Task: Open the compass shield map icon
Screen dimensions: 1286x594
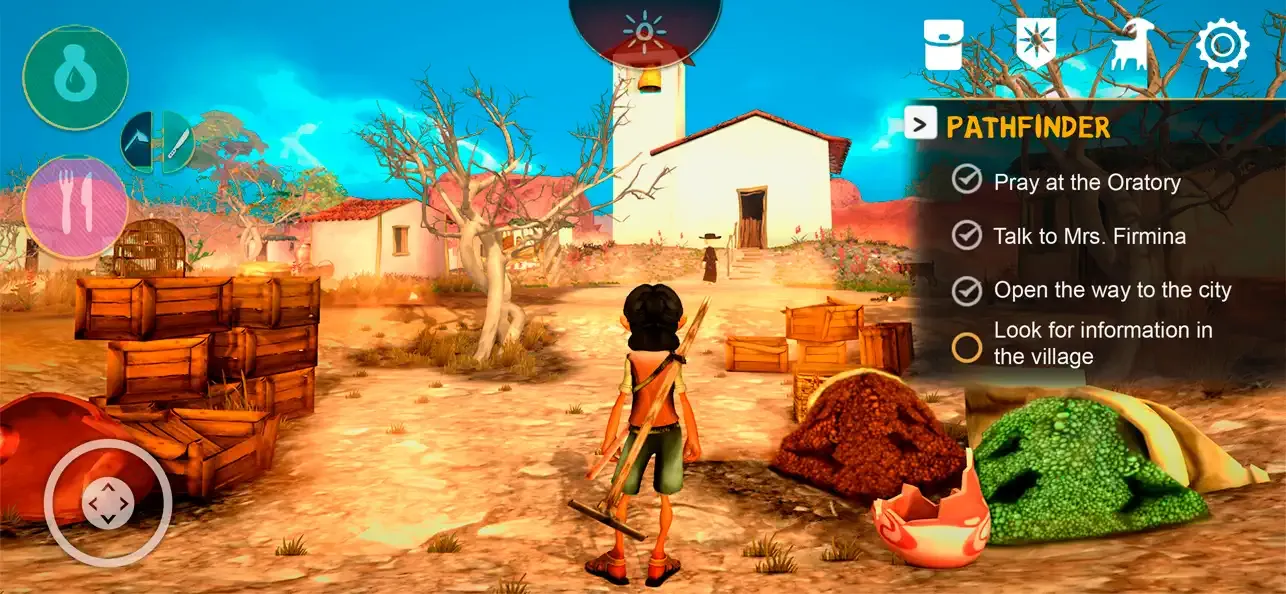Action: [1036, 45]
